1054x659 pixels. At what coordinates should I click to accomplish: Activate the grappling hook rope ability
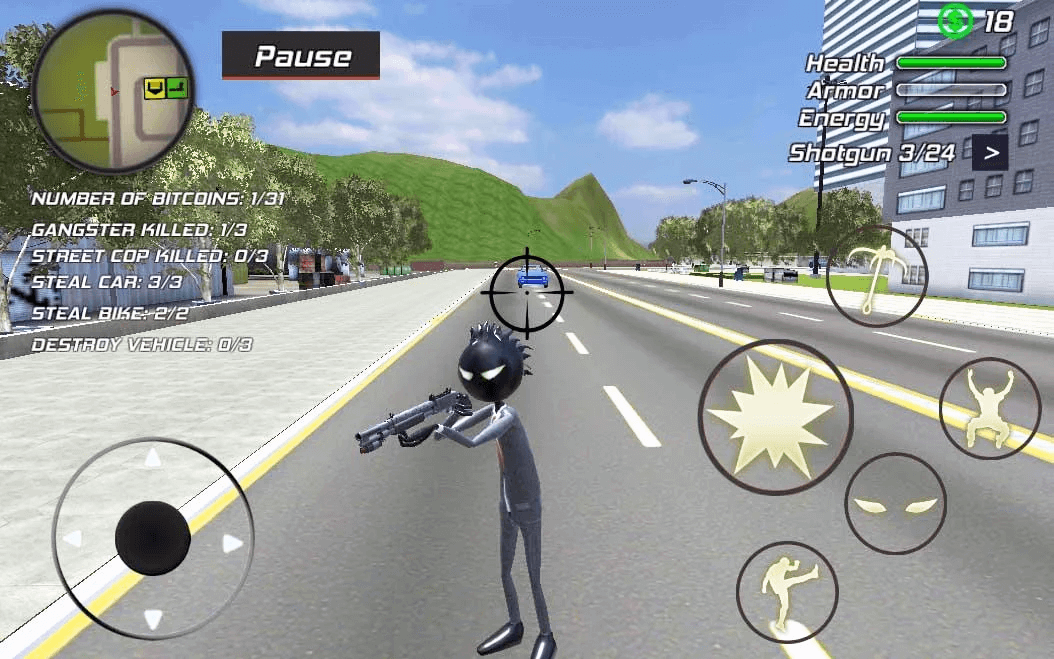click(x=877, y=276)
